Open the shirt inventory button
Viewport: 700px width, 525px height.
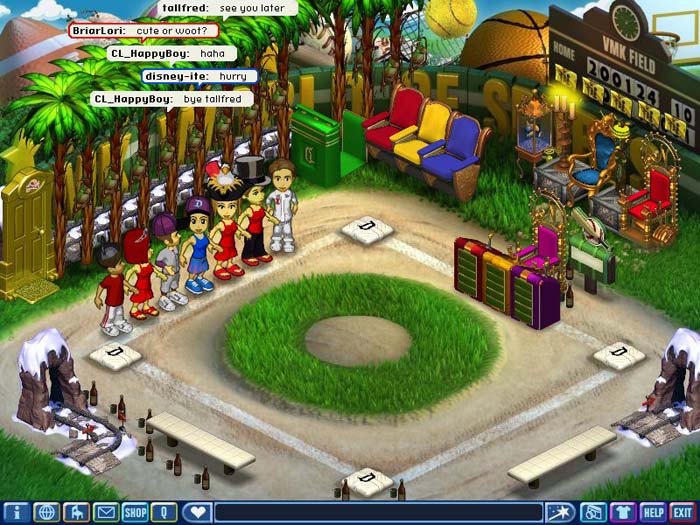623,513
